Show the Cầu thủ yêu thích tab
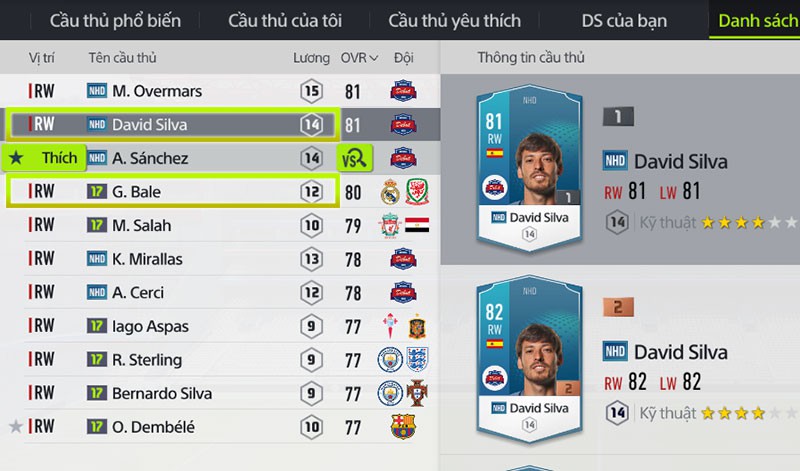Screen dimensions: 800x471 [454, 20]
